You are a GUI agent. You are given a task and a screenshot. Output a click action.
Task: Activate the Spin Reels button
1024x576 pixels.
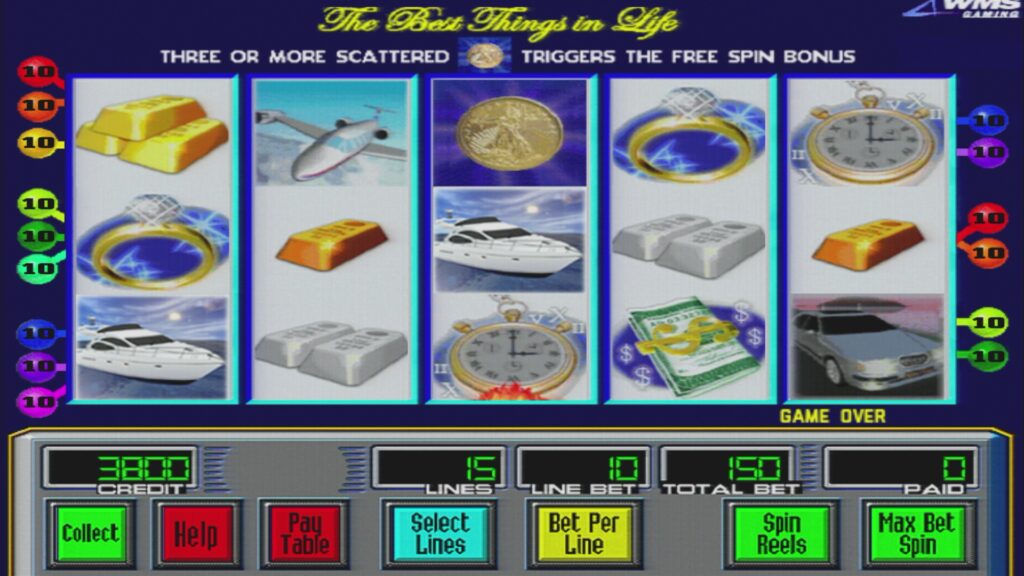tap(782, 533)
